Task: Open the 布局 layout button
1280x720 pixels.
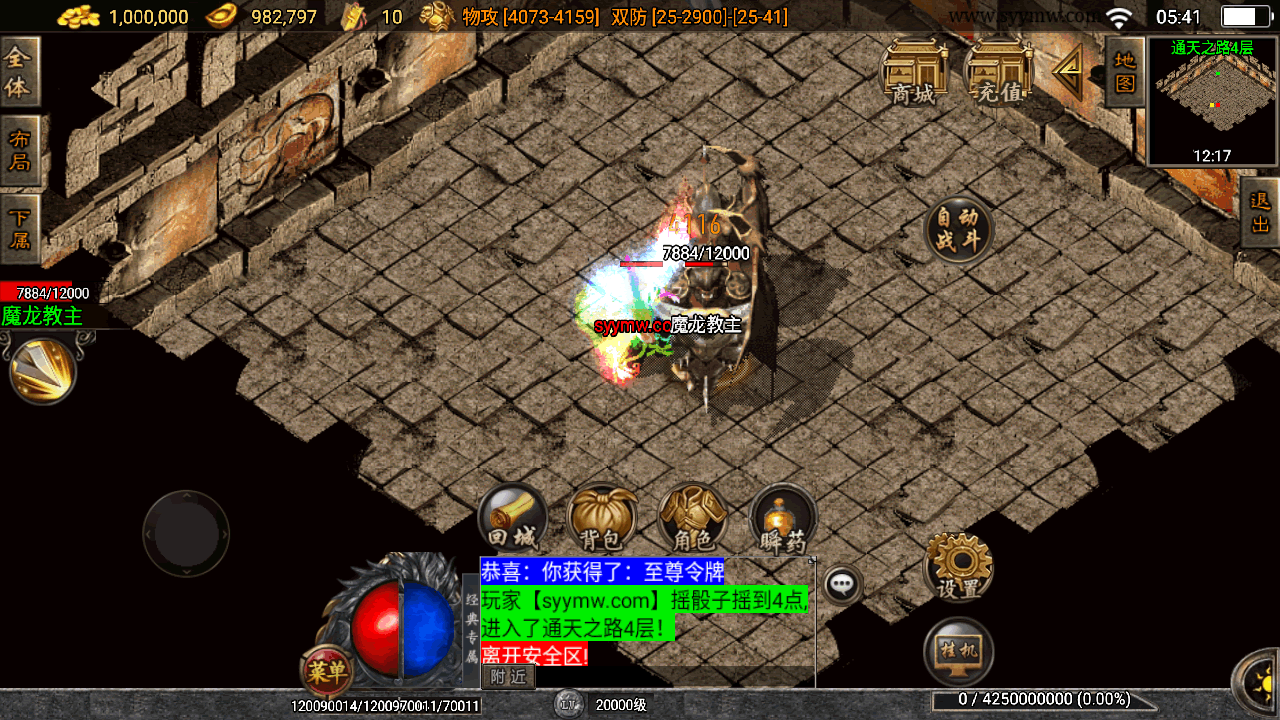Action: point(19,150)
